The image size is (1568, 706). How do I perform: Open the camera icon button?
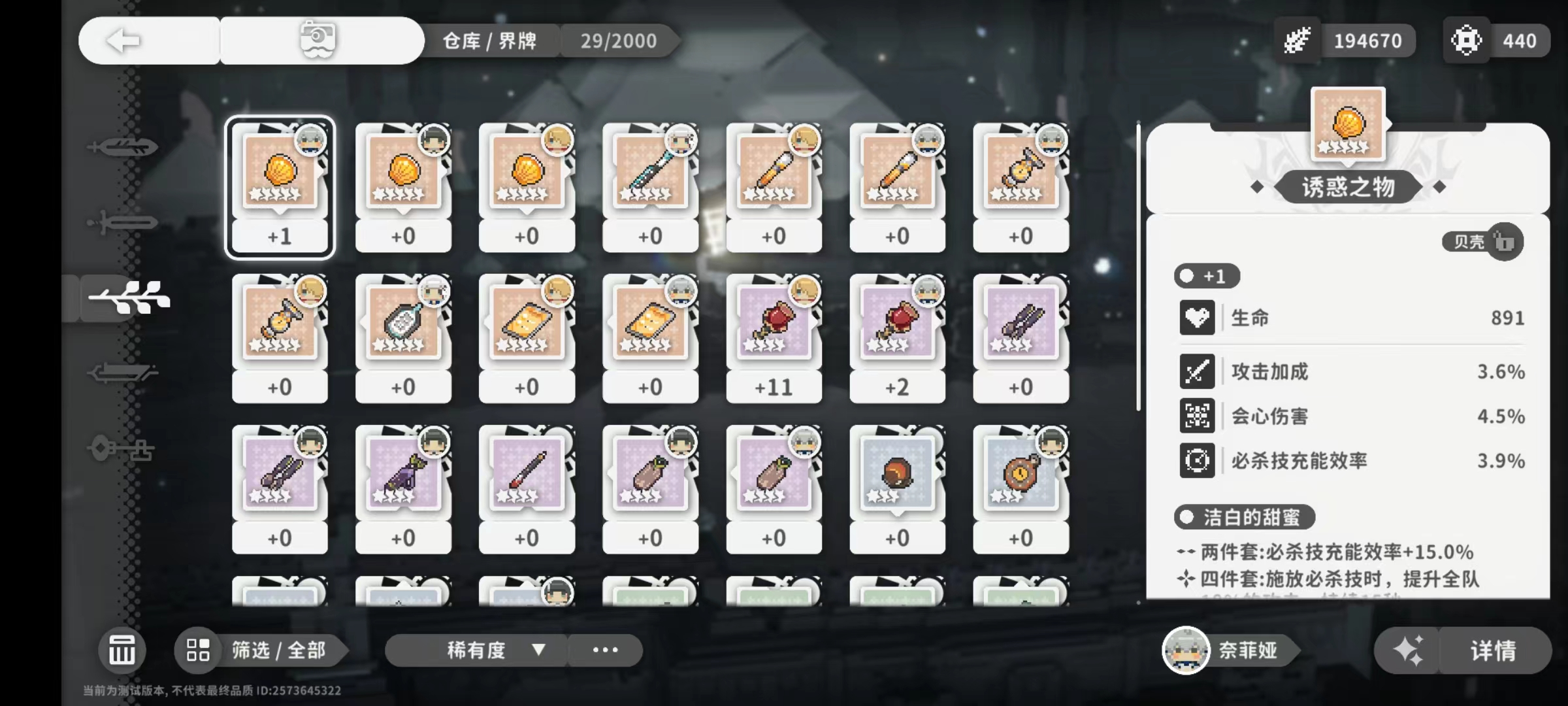[318, 41]
